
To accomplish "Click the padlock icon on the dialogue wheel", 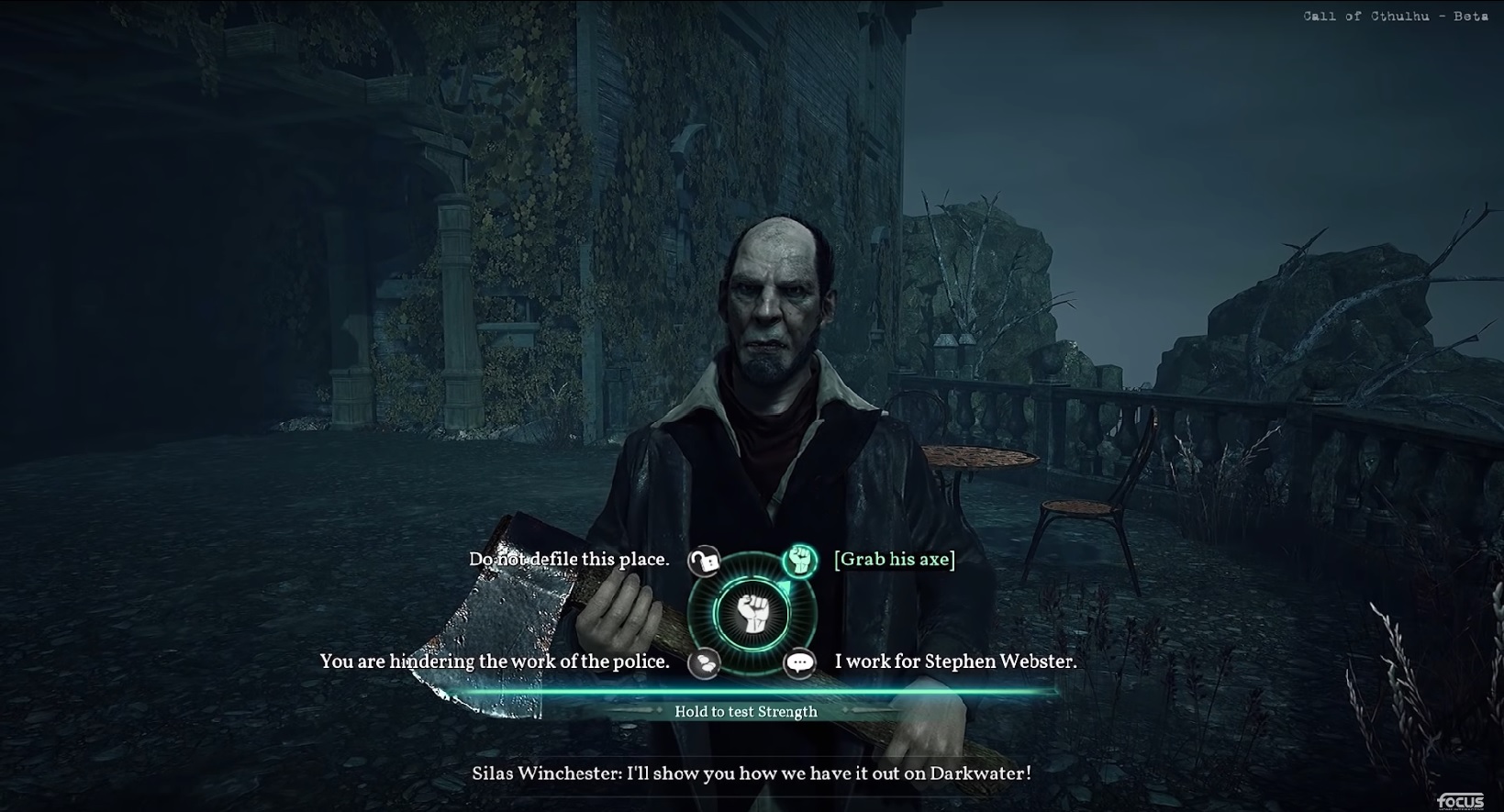I will tap(704, 561).
